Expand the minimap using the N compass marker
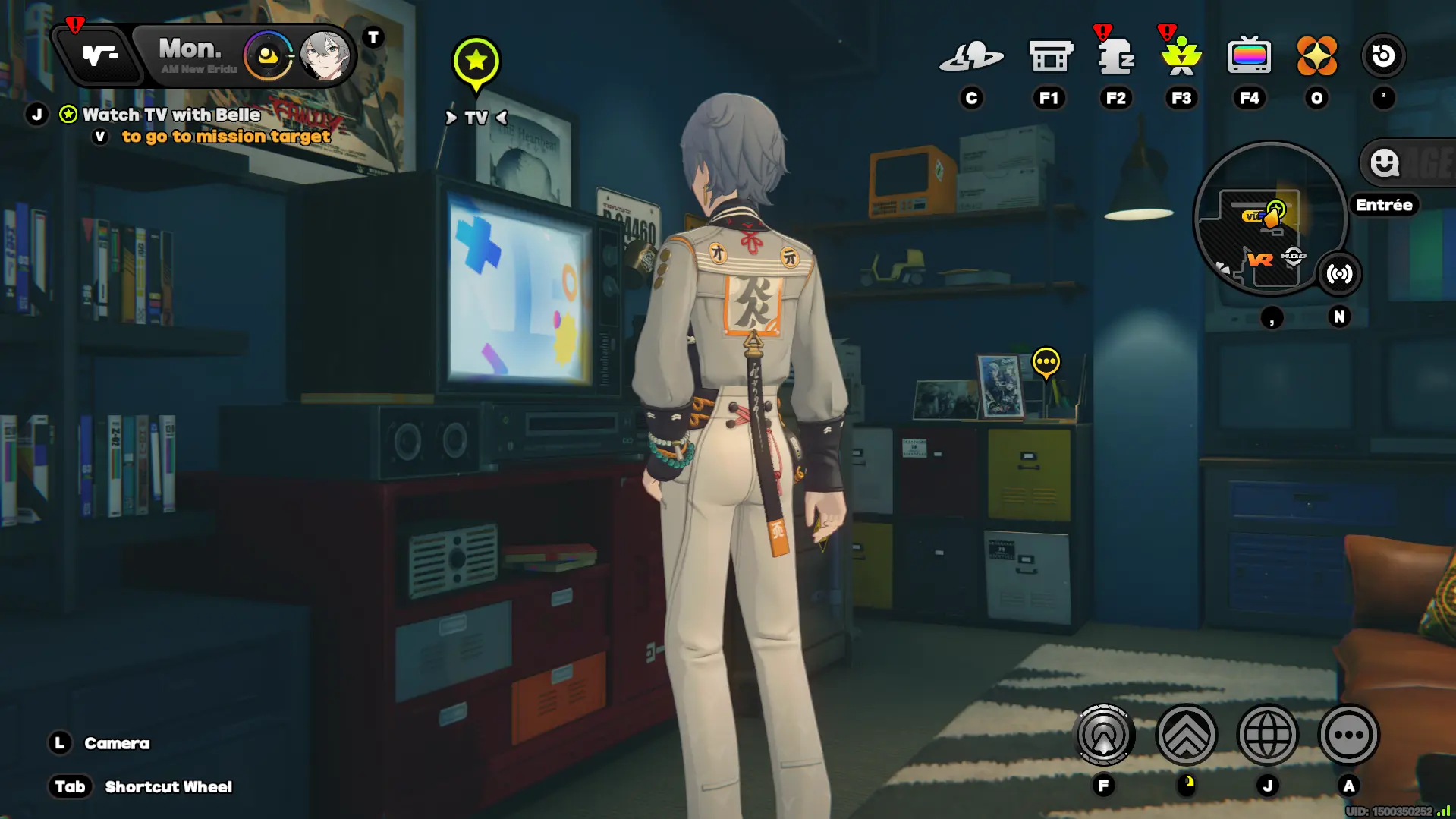 point(1339,318)
